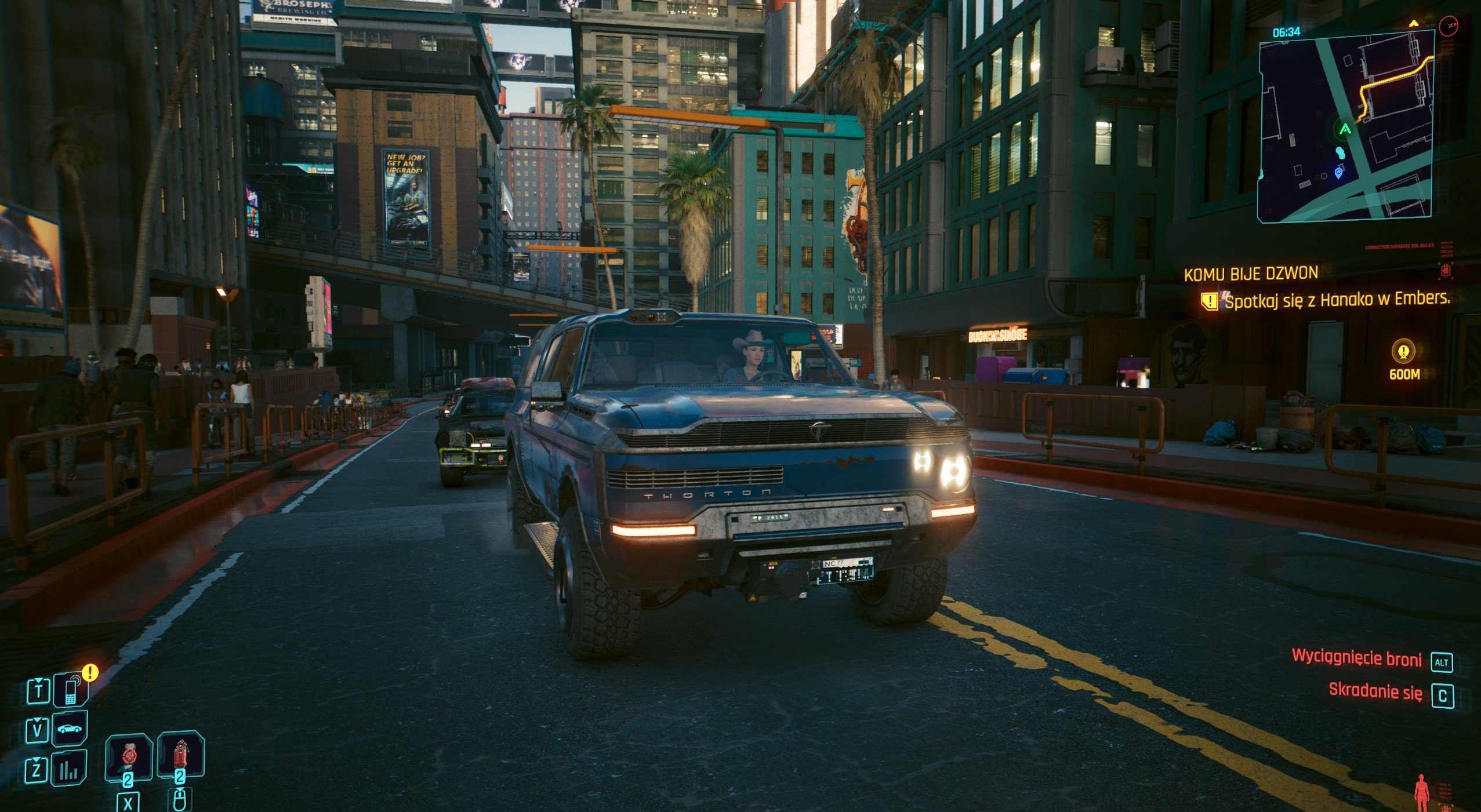Select the blue map marker on minimap
This screenshot has width=1481, height=812.
[1338, 172]
